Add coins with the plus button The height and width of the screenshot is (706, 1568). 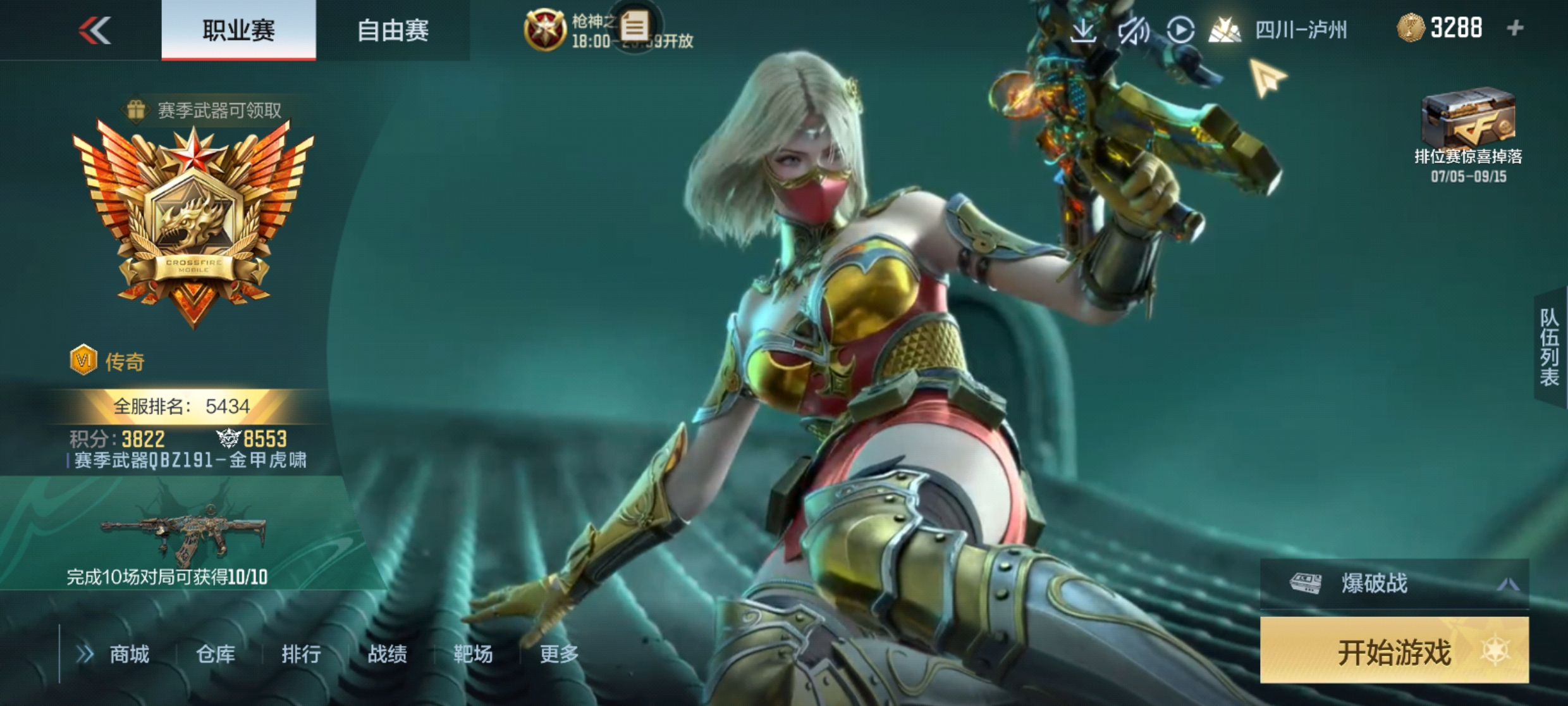click(1515, 28)
